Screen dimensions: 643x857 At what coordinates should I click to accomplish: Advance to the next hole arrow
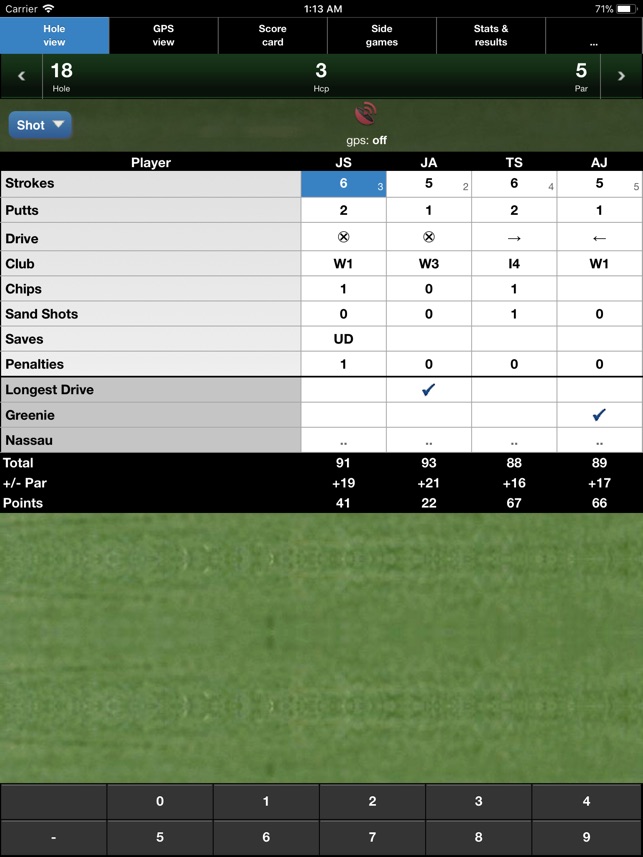coord(621,76)
